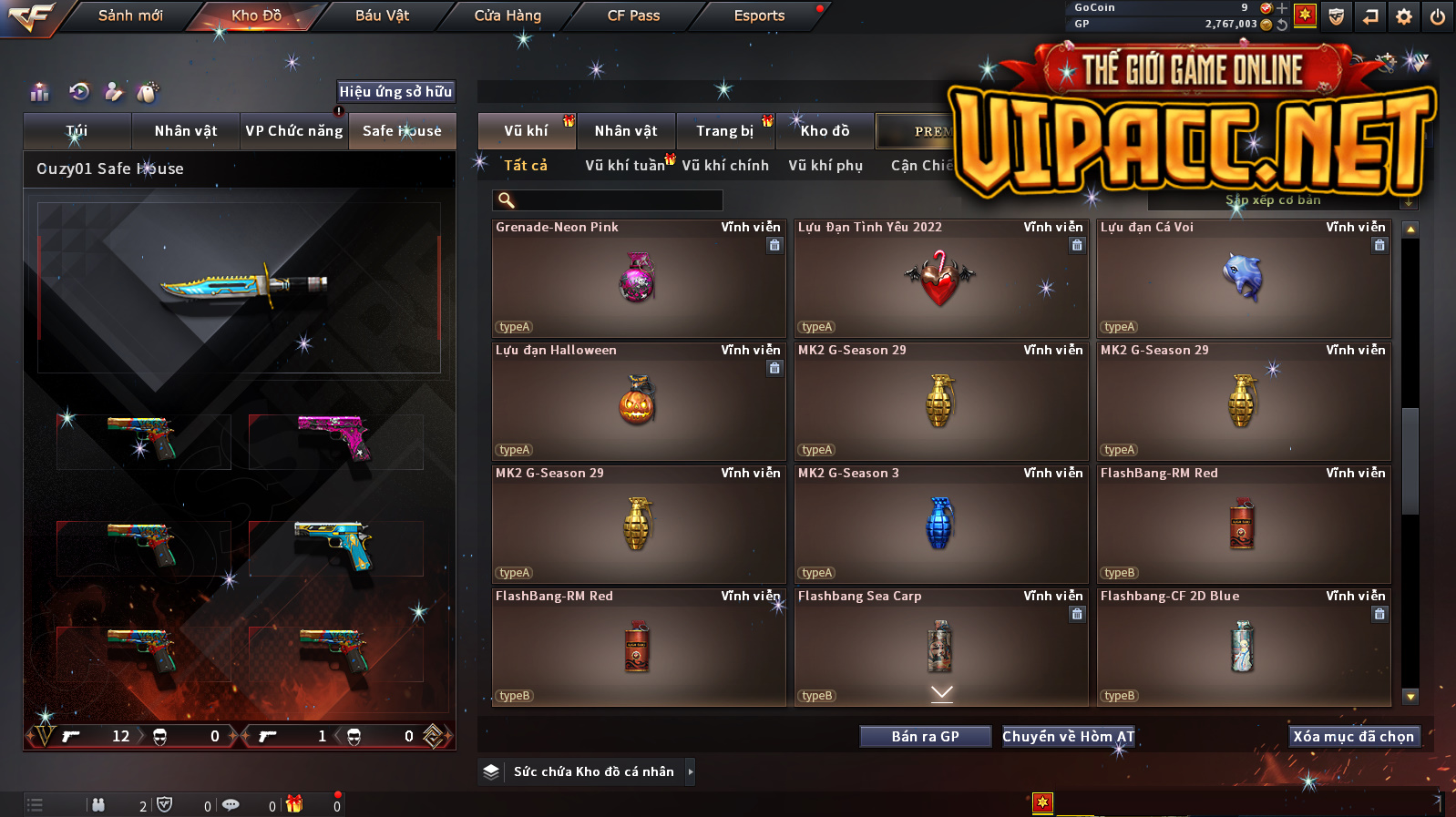
Task: Select the Flashbang-CF 2D Blue item
Action: tap(1243, 648)
